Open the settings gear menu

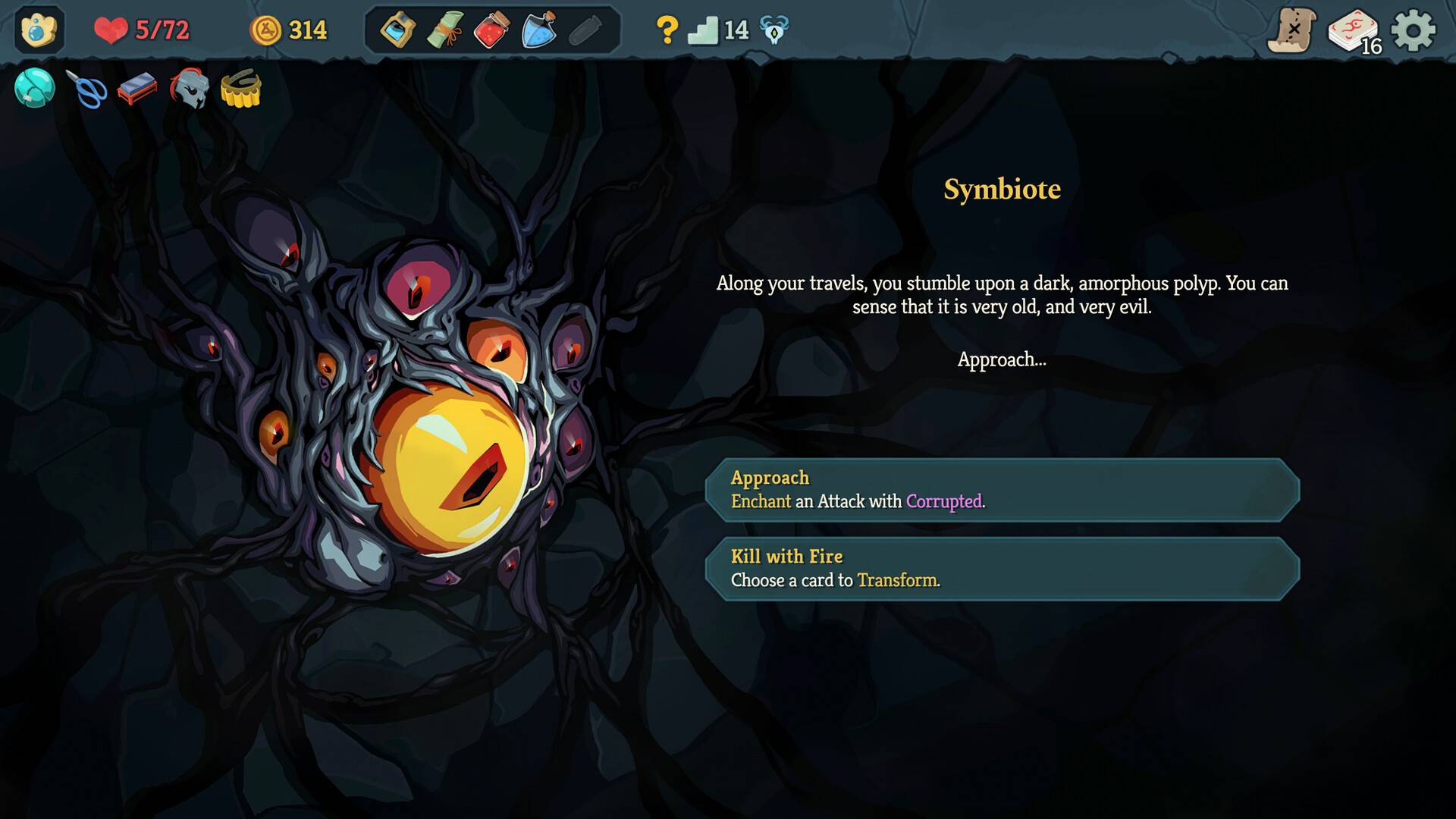[1417, 30]
